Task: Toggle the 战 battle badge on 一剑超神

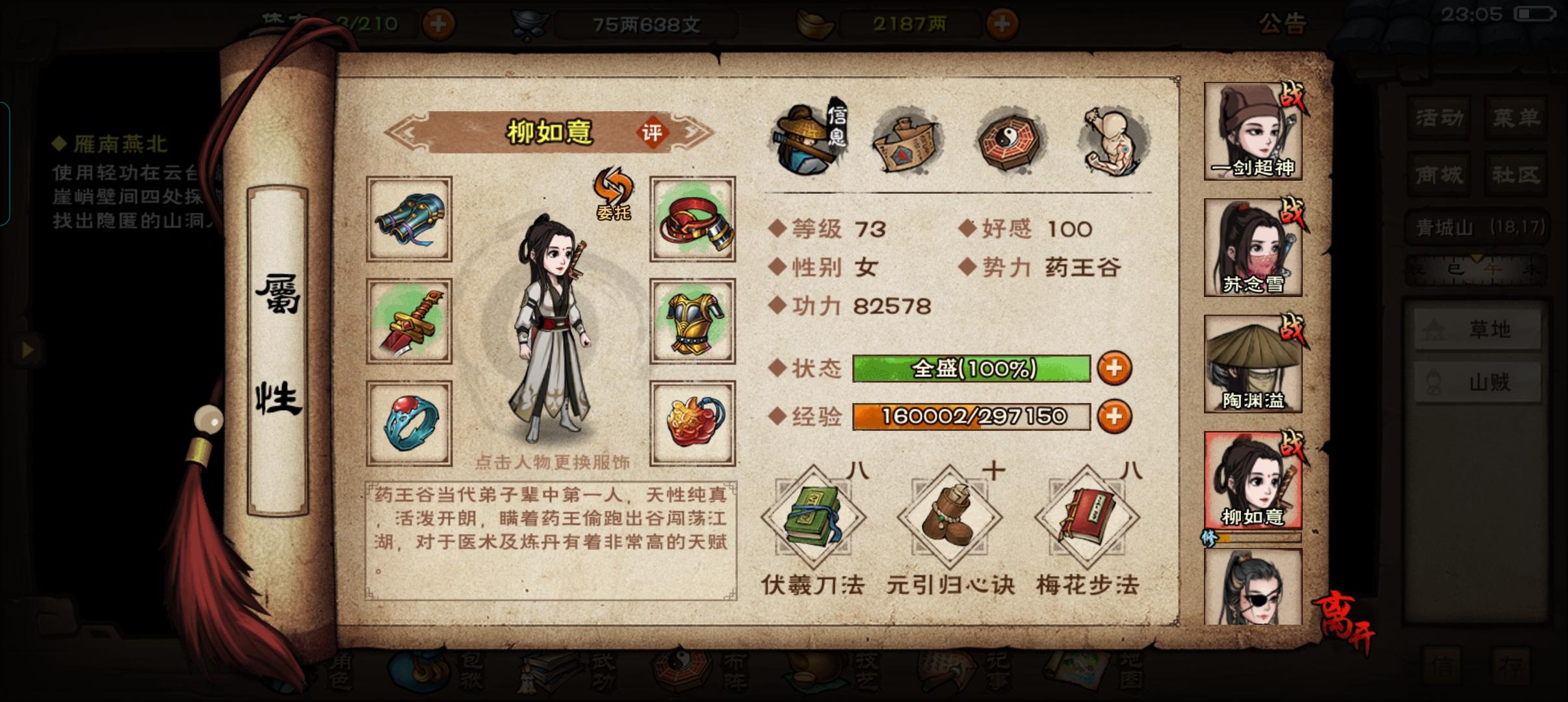Action: 1293,96
